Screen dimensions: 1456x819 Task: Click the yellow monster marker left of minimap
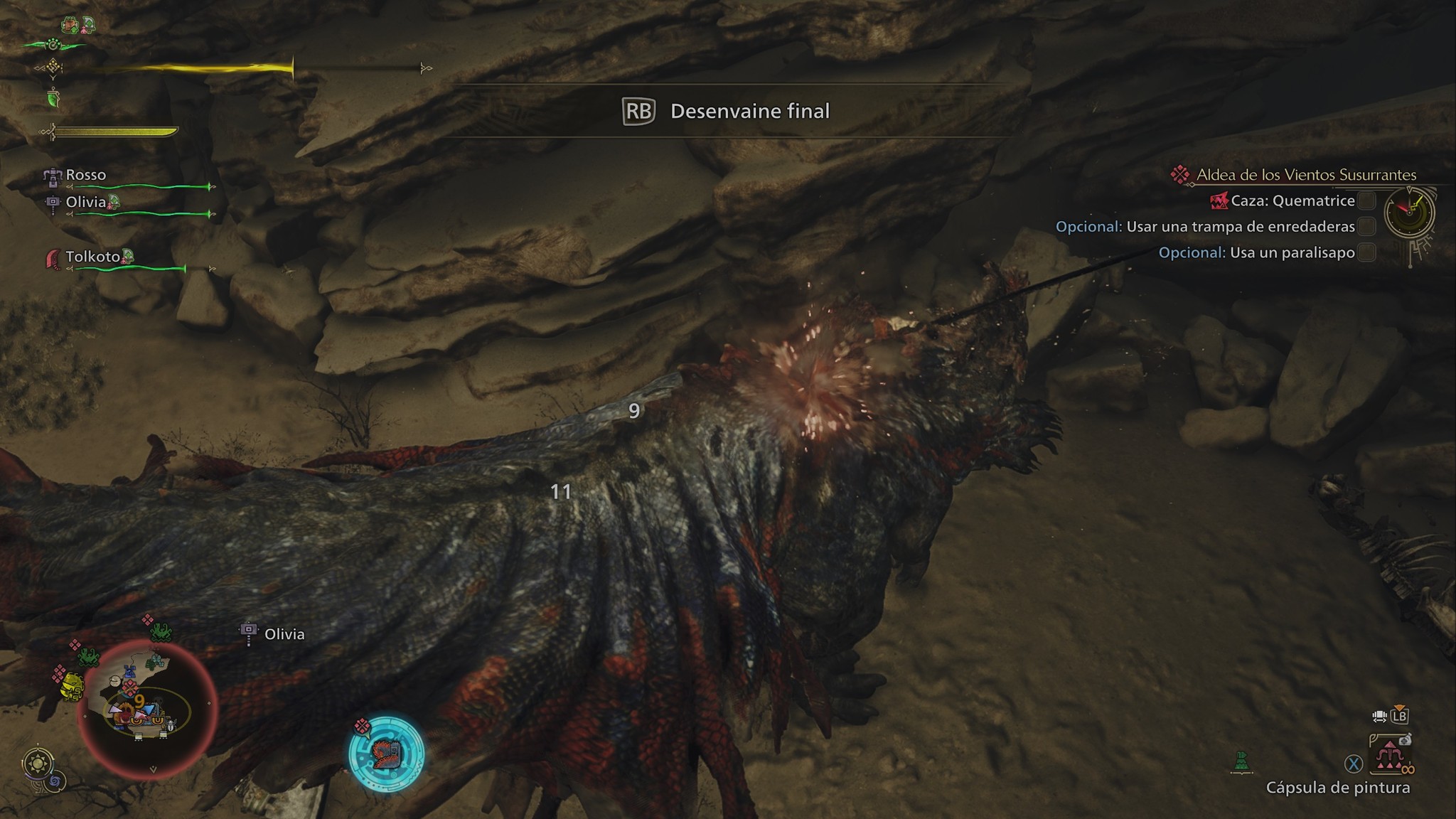(x=71, y=687)
